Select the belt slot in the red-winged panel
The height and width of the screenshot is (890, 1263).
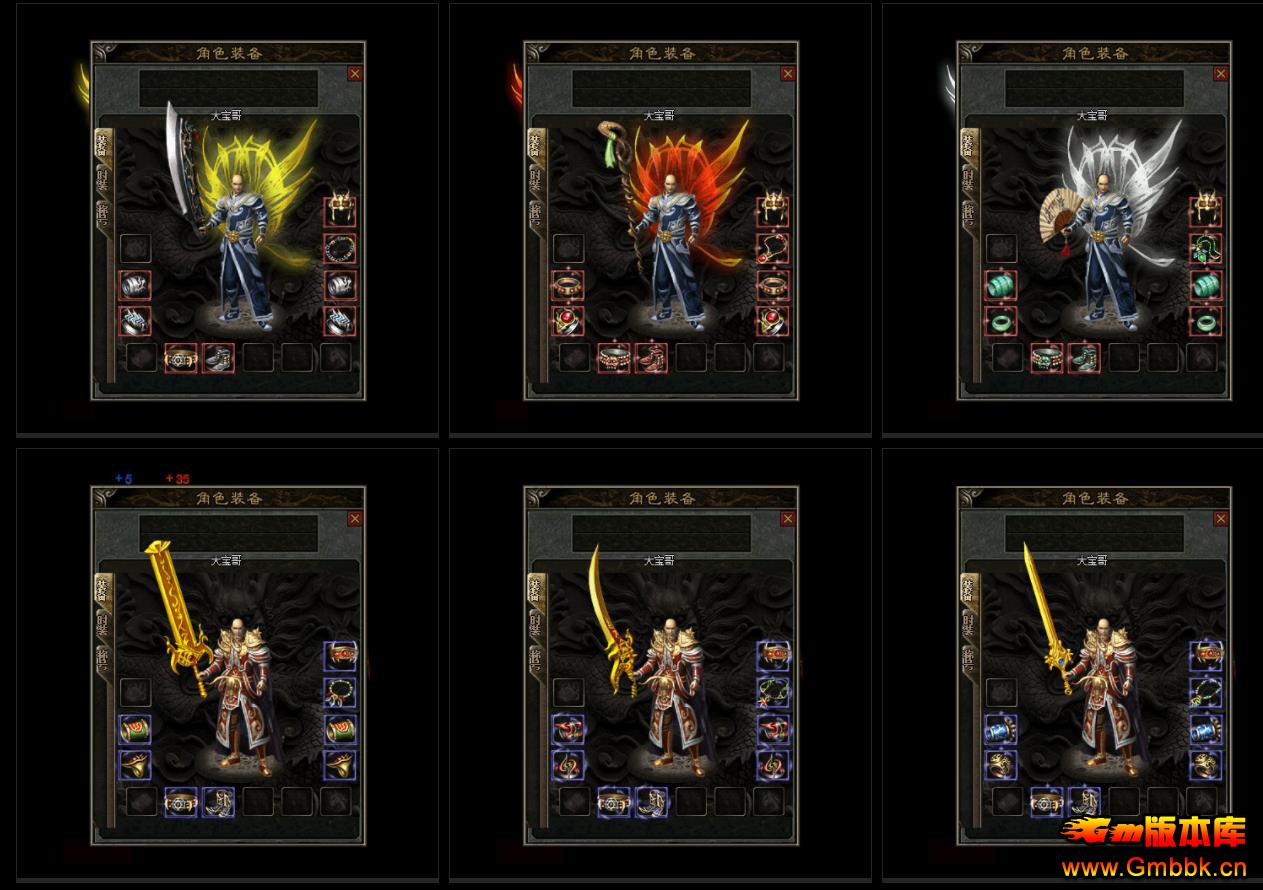(613, 357)
